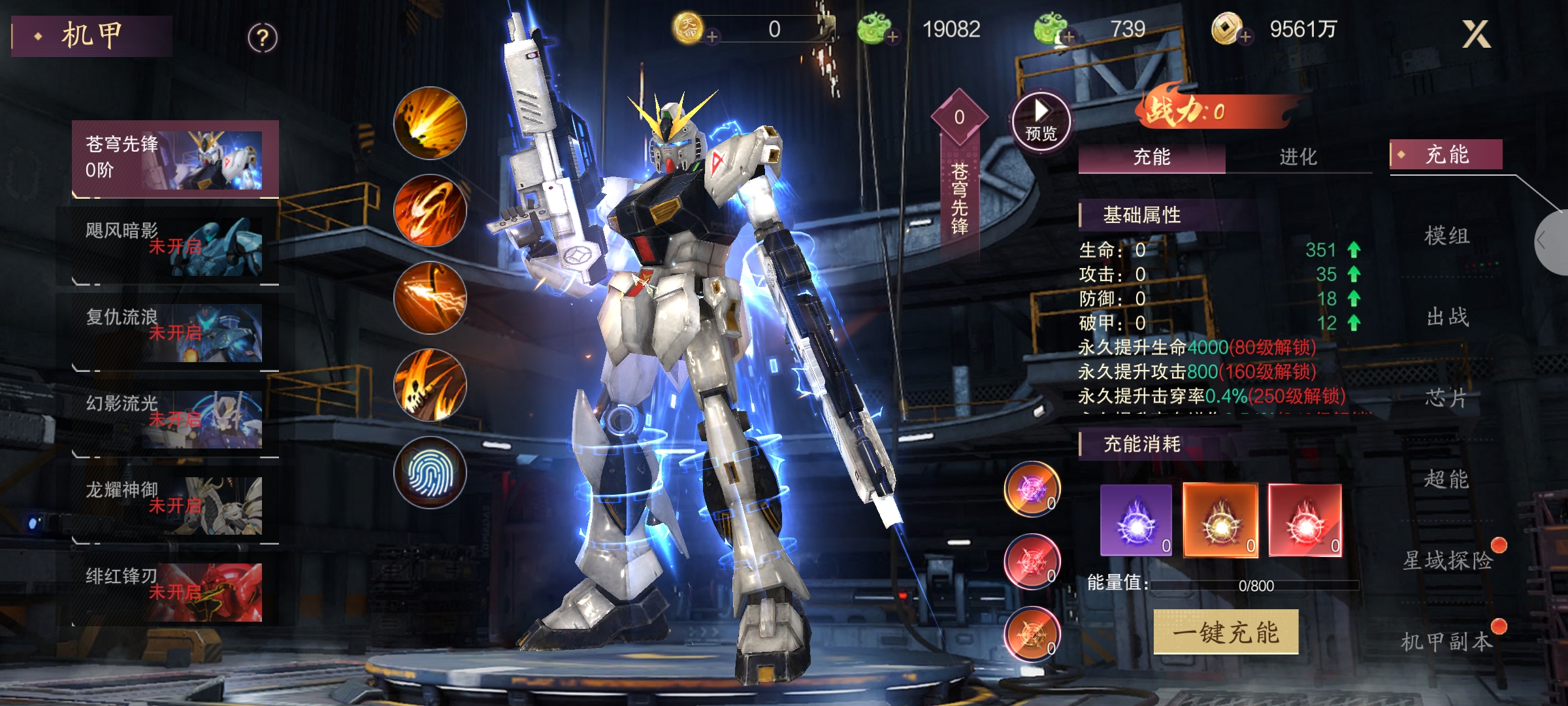Open the 出战 side menu
This screenshot has width=1568, height=706.
1447,317
